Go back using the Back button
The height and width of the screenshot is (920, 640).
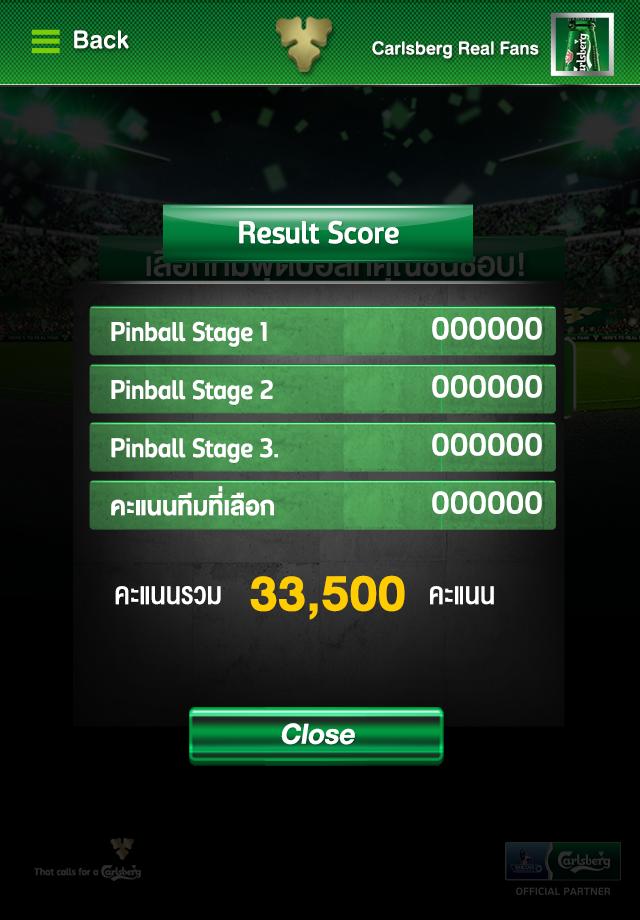[x=80, y=41]
